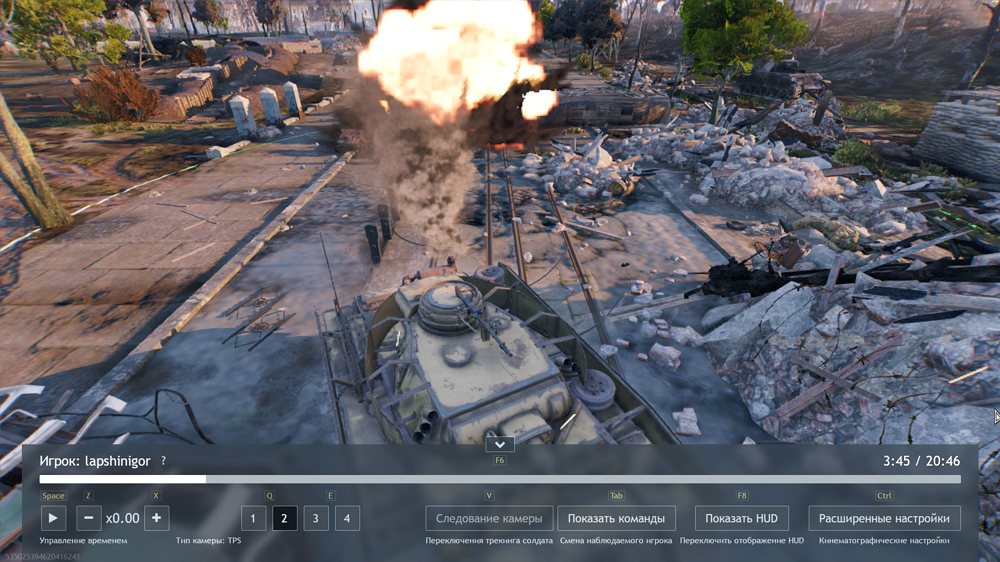This screenshot has width=1000, height=562.
Task: Select camera type 1
Action: [253, 518]
